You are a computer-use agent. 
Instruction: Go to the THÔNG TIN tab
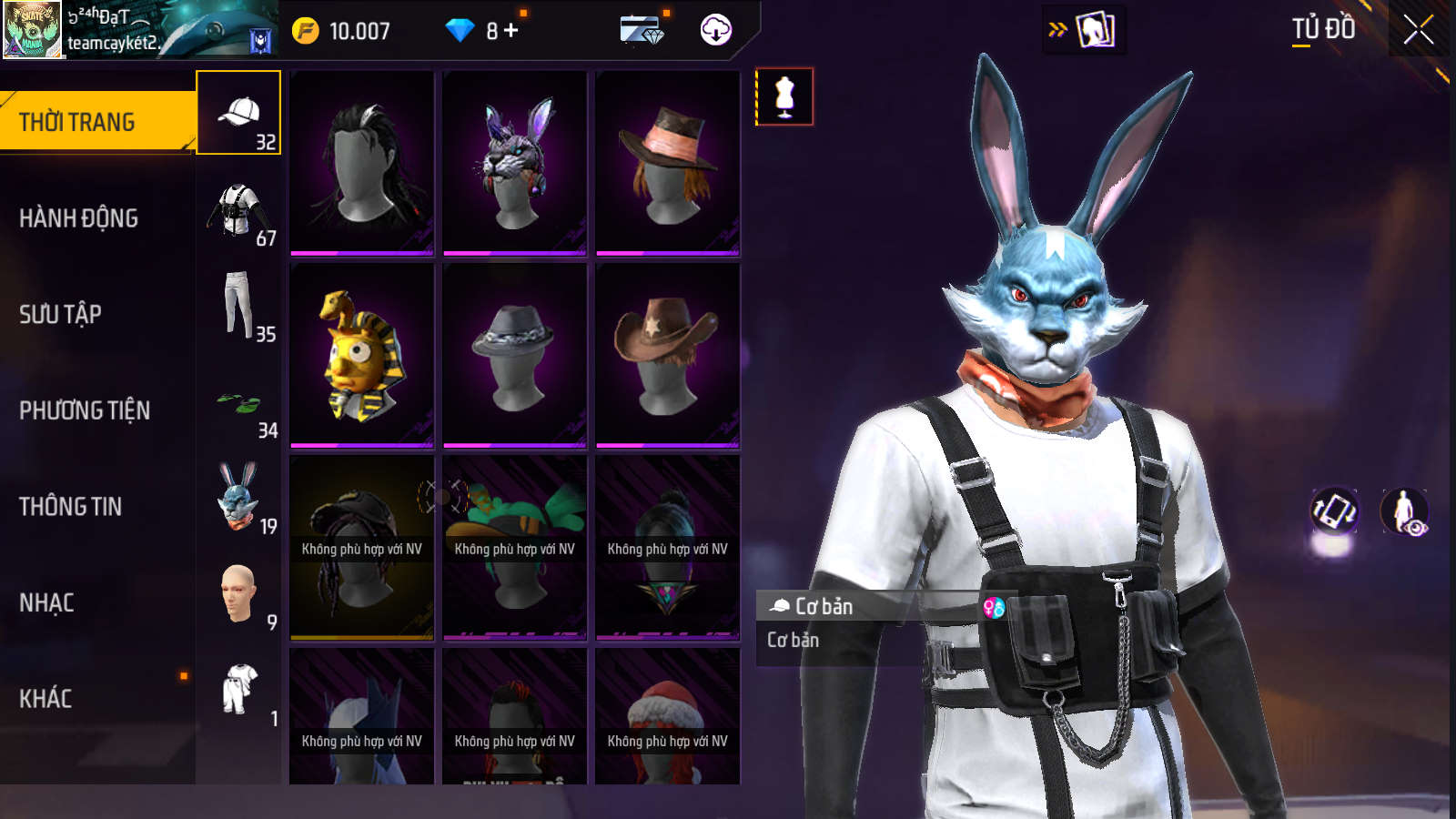click(x=71, y=507)
